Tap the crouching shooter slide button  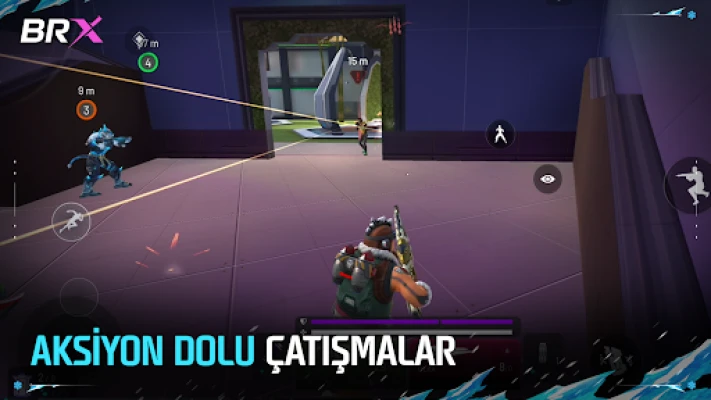690,185
